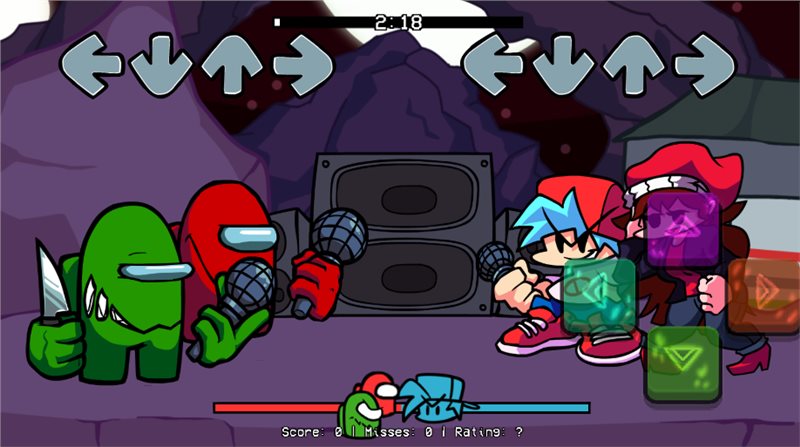Tap the purple up arrow touch button
Image resolution: width=800 pixels, height=447 pixels.
(x=682, y=229)
